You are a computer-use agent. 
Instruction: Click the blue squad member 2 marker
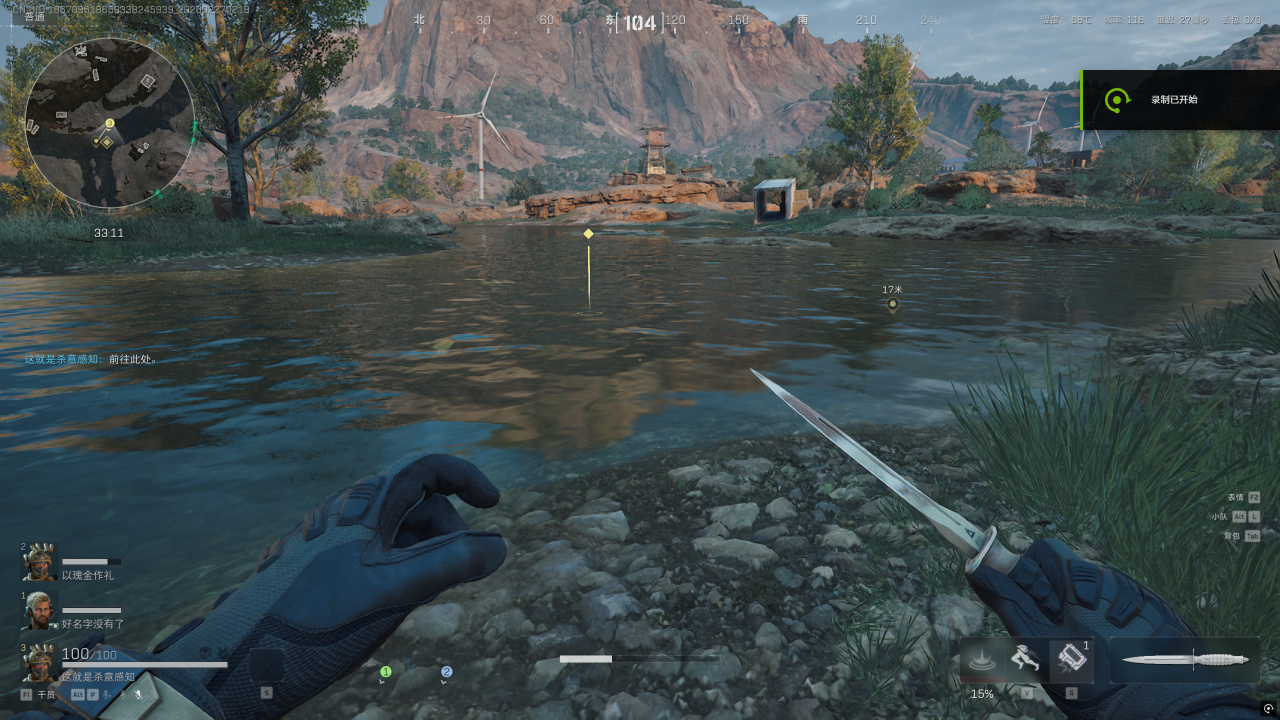pos(446,672)
